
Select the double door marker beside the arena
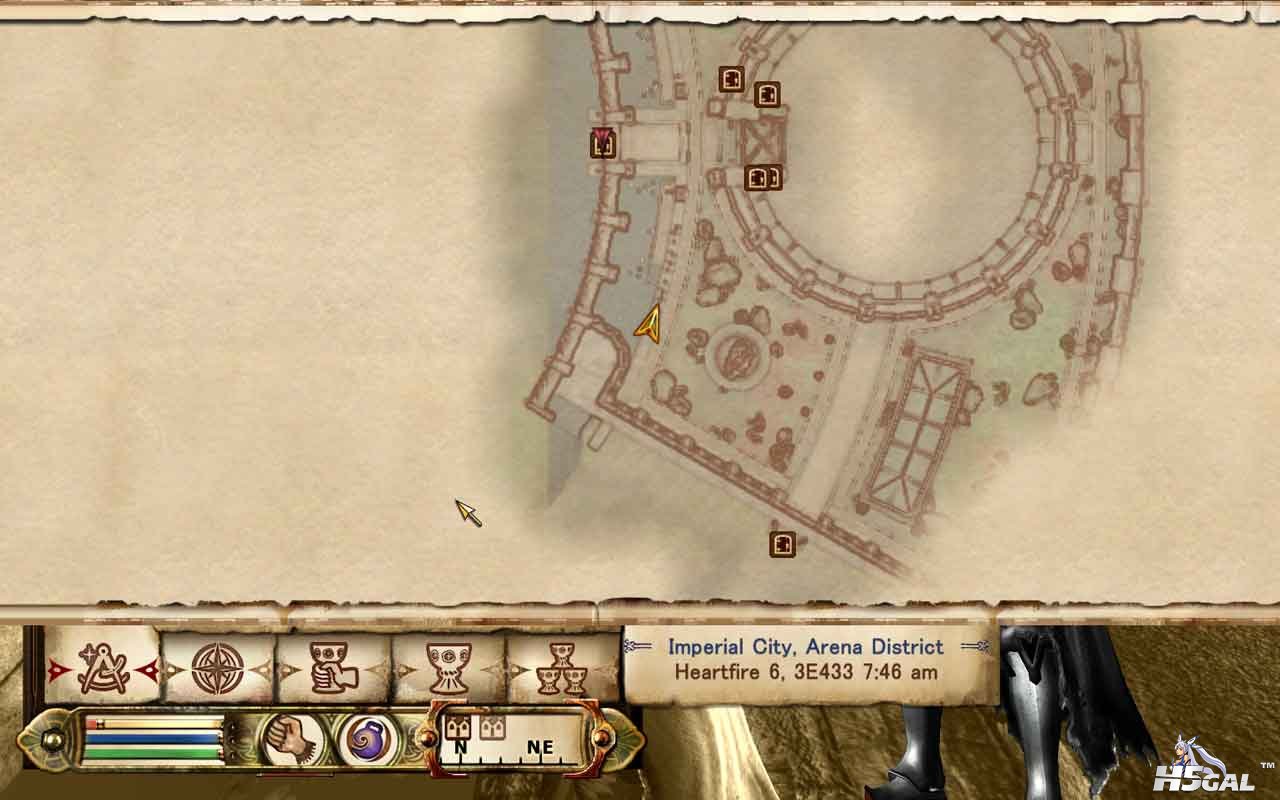(x=763, y=178)
